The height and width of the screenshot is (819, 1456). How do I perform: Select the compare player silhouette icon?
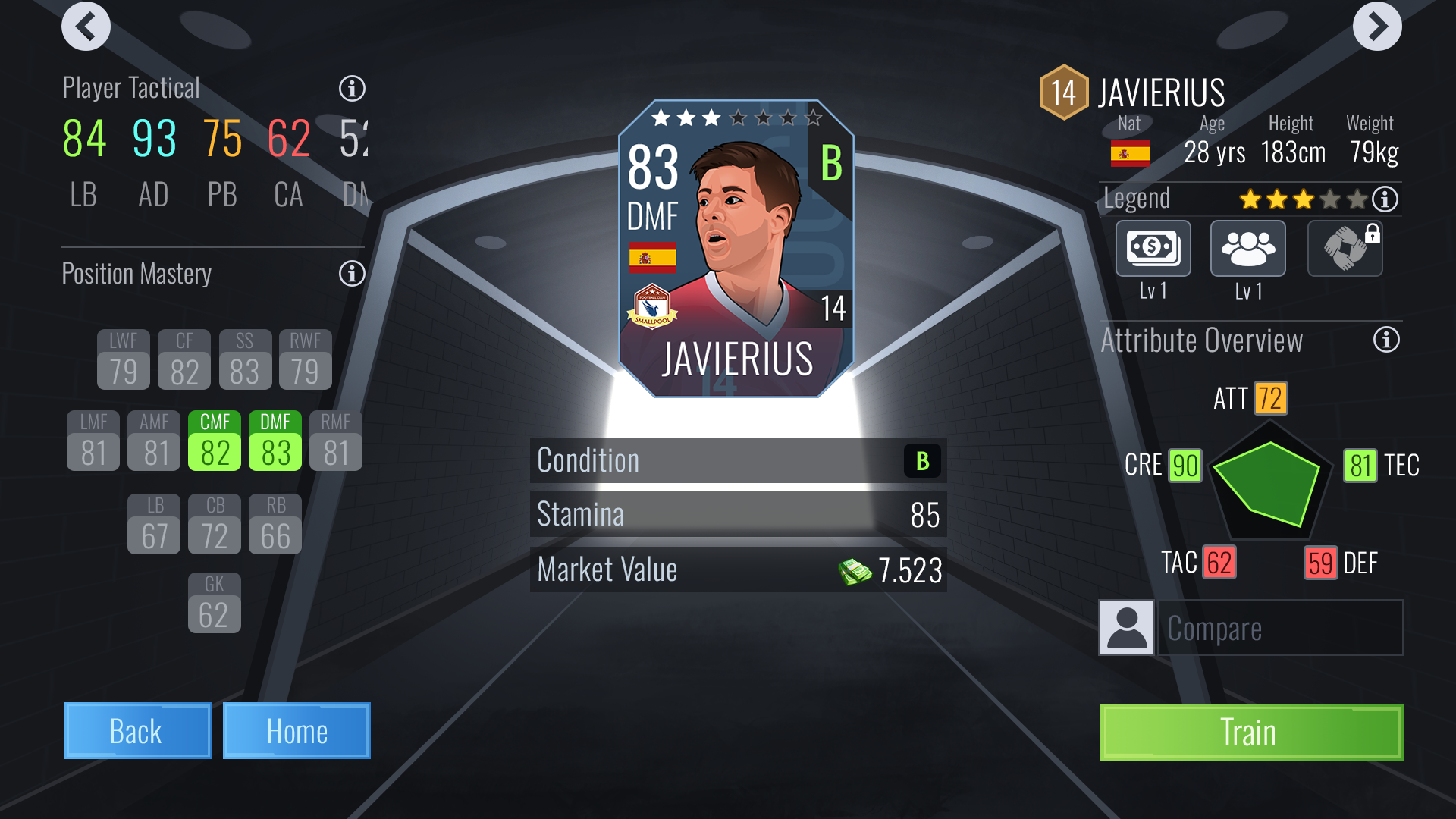(1126, 628)
